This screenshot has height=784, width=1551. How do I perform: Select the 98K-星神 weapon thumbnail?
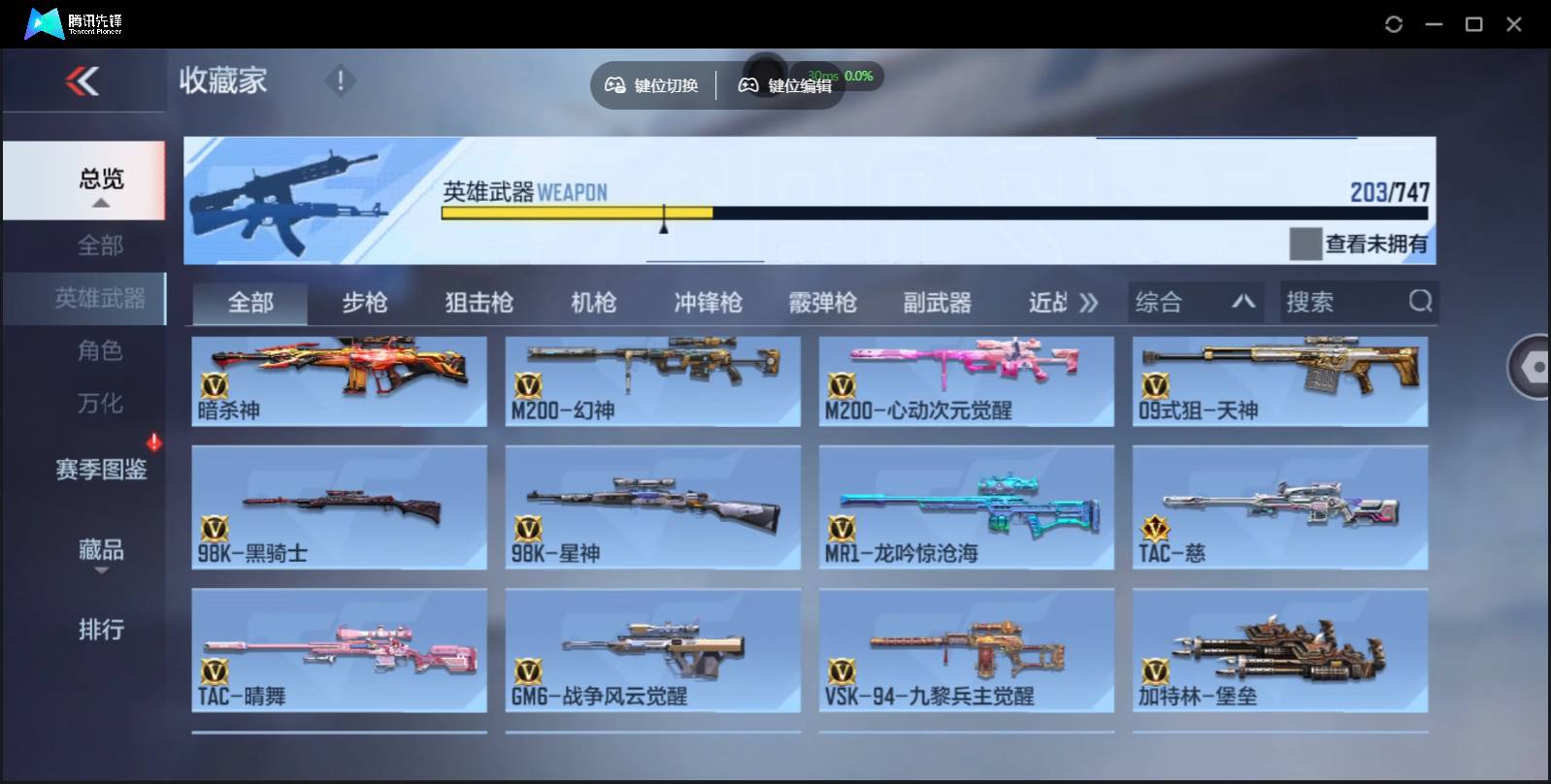tap(652, 506)
